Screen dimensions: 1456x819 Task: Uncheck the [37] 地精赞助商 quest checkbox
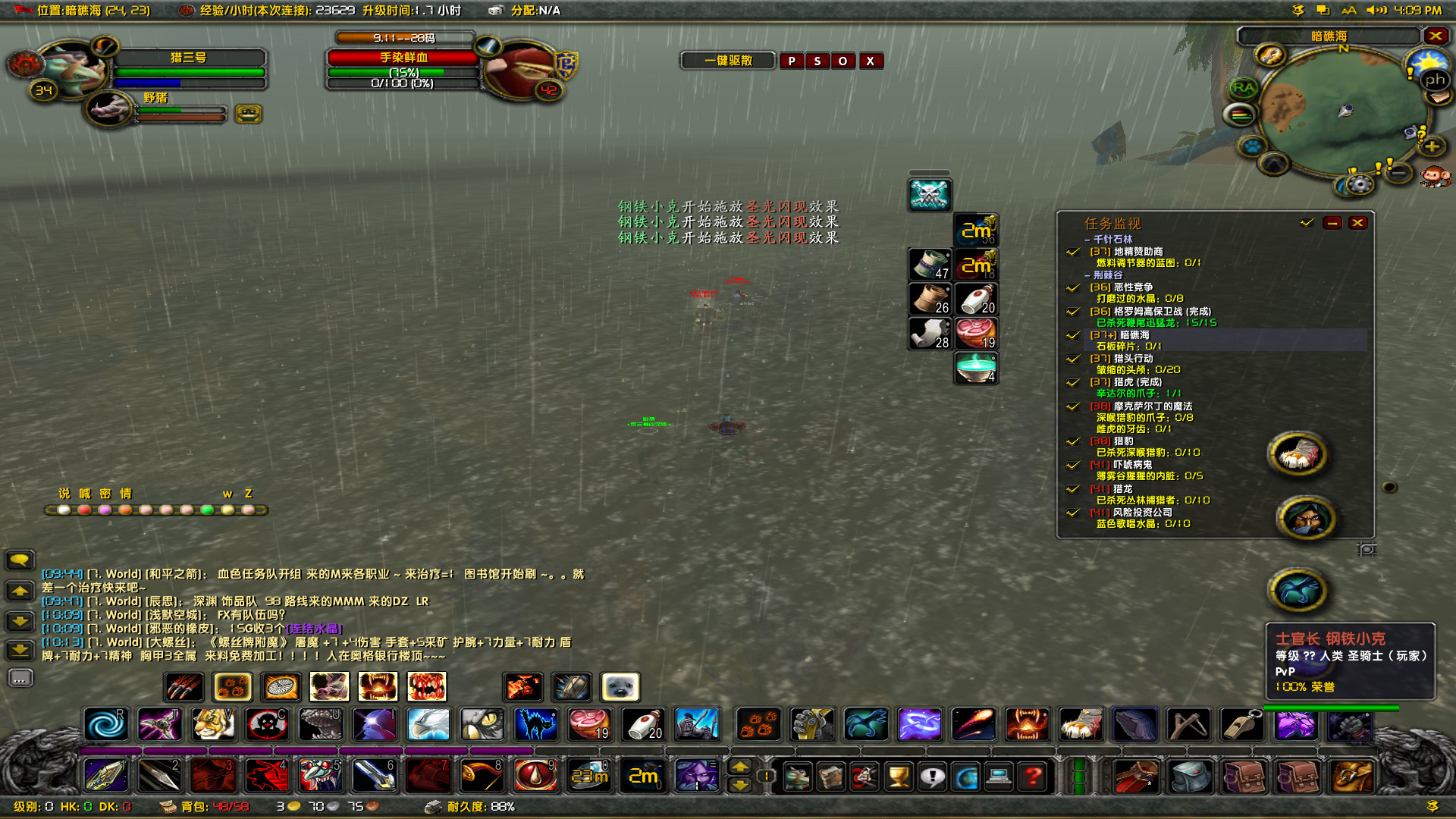[x=1073, y=251]
